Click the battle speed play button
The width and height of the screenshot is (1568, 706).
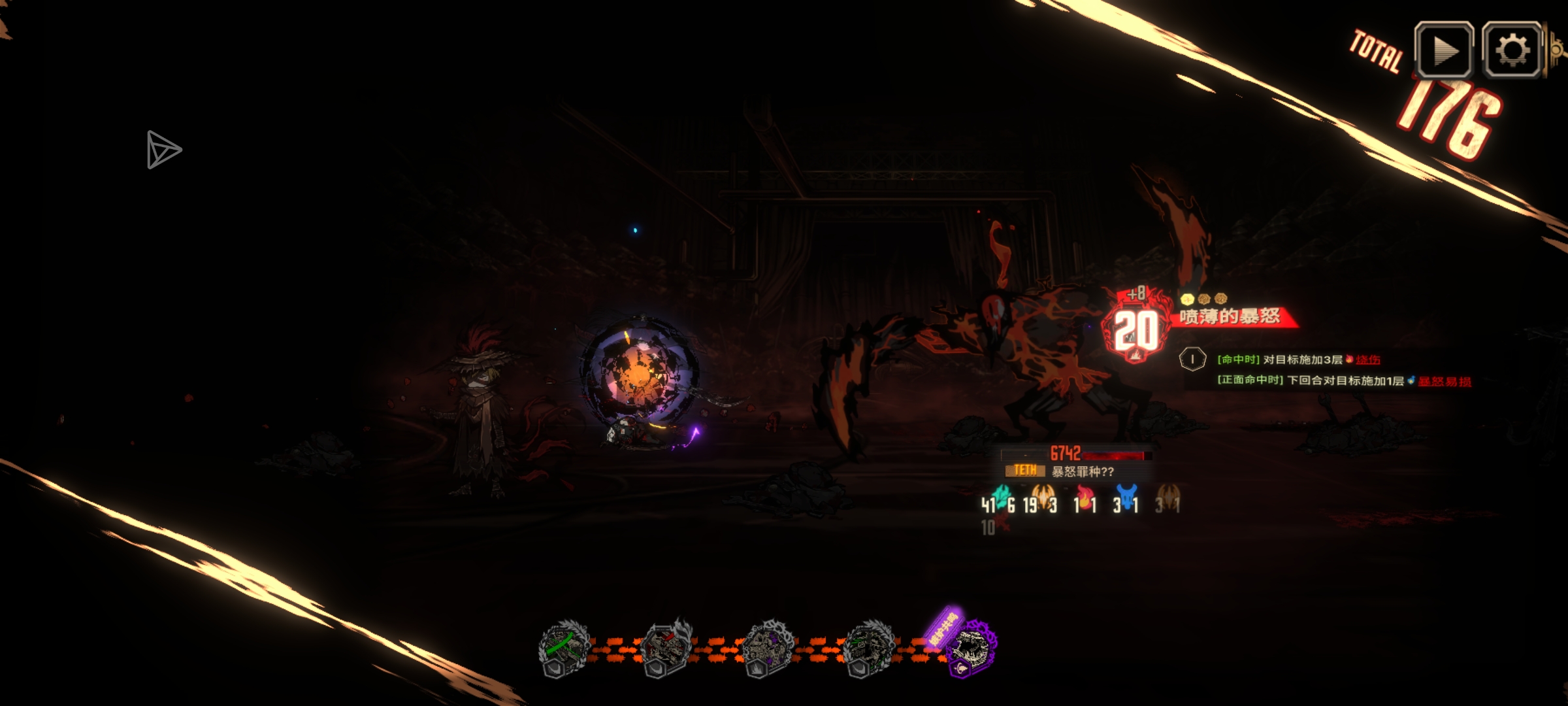tap(1444, 50)
